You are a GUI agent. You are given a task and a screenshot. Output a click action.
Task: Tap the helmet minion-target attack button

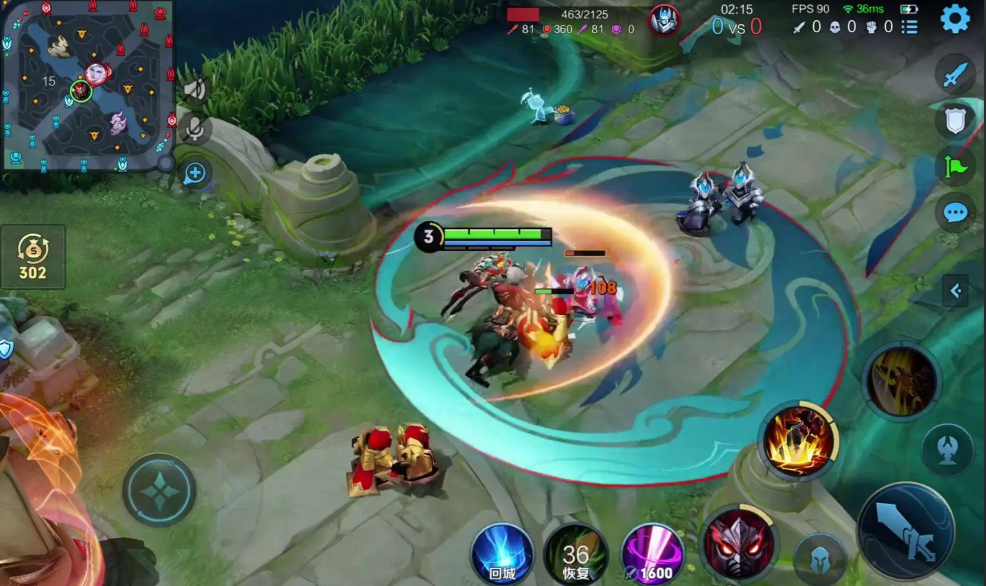pyautogui.click(x=821, y=557)
